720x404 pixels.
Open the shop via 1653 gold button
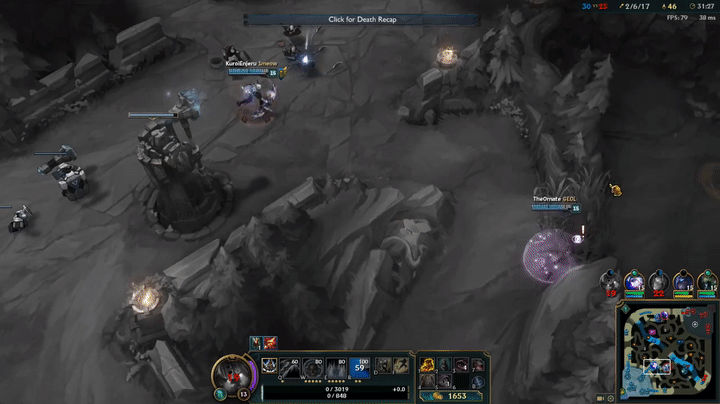tap(455, 396)
